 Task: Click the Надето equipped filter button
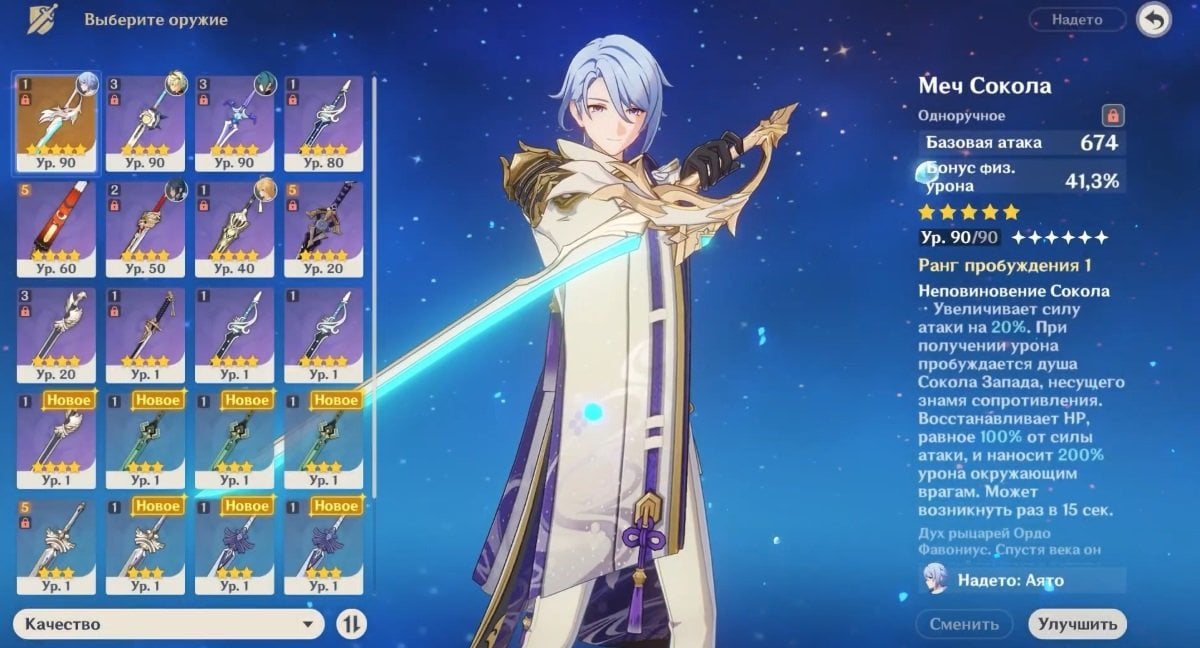pos(1076,20)
